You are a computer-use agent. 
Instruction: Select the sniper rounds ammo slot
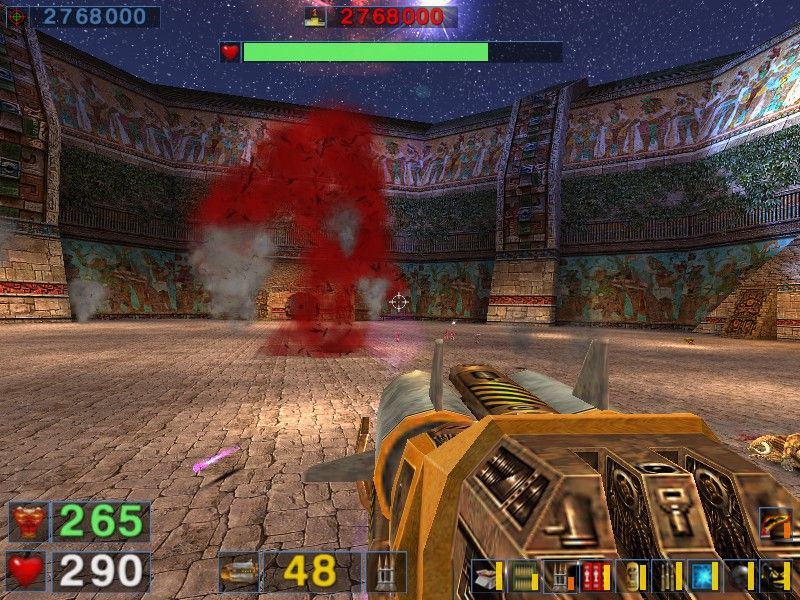tap(666, 577)
